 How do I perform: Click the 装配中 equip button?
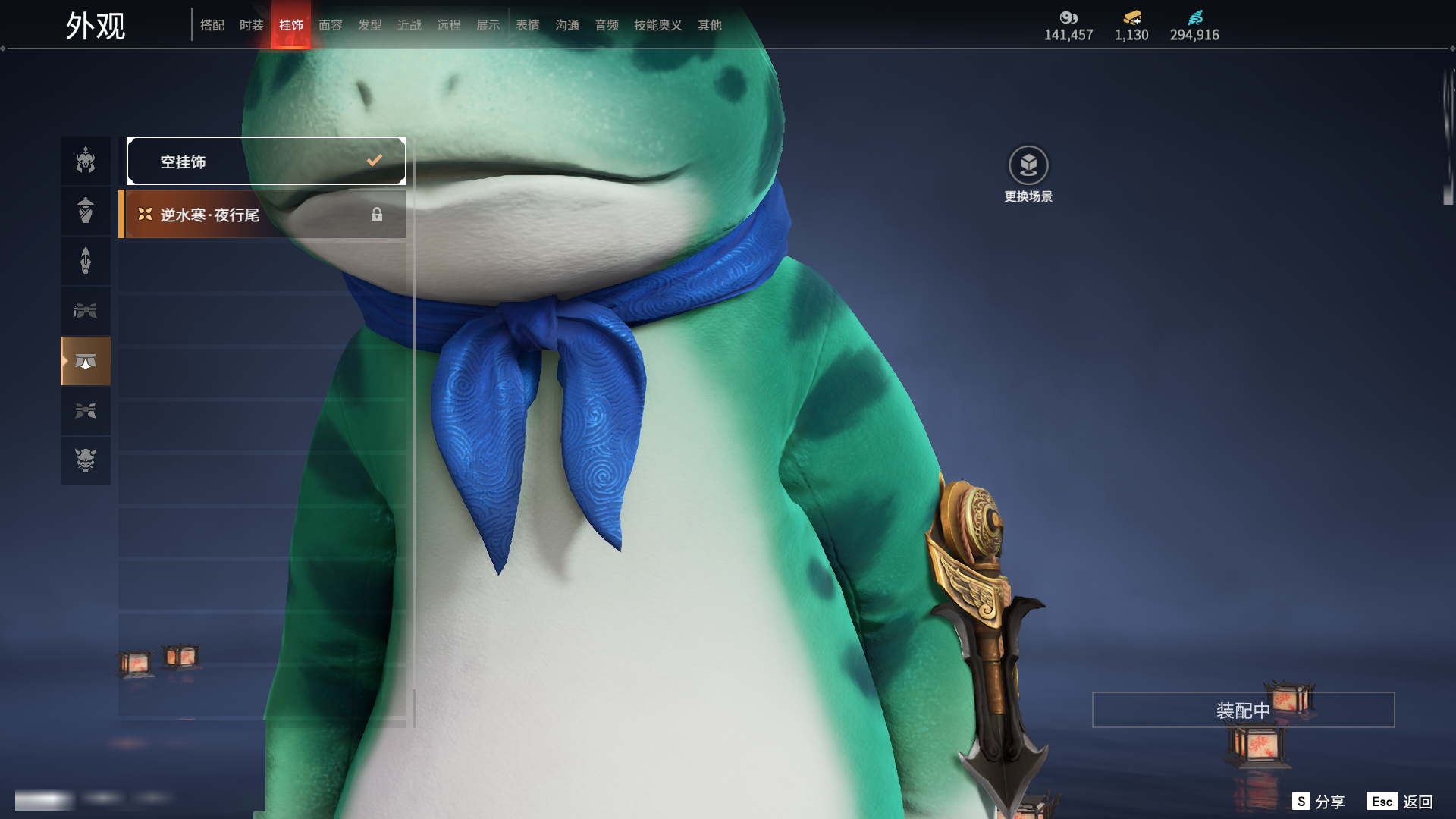[x=1243, y=710]
